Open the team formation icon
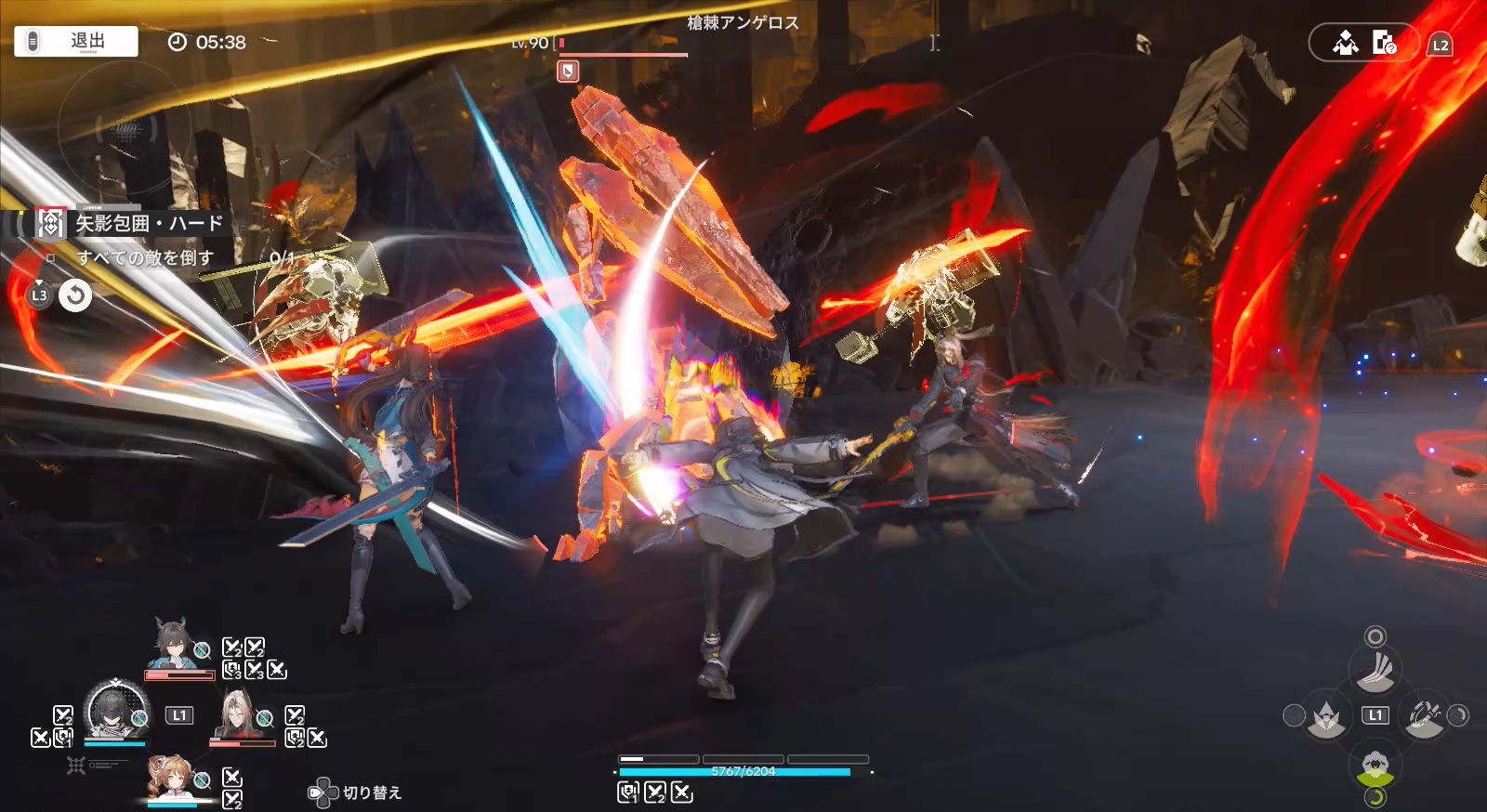This screenshot has height=812, width=1487. tap(1345, 44)
